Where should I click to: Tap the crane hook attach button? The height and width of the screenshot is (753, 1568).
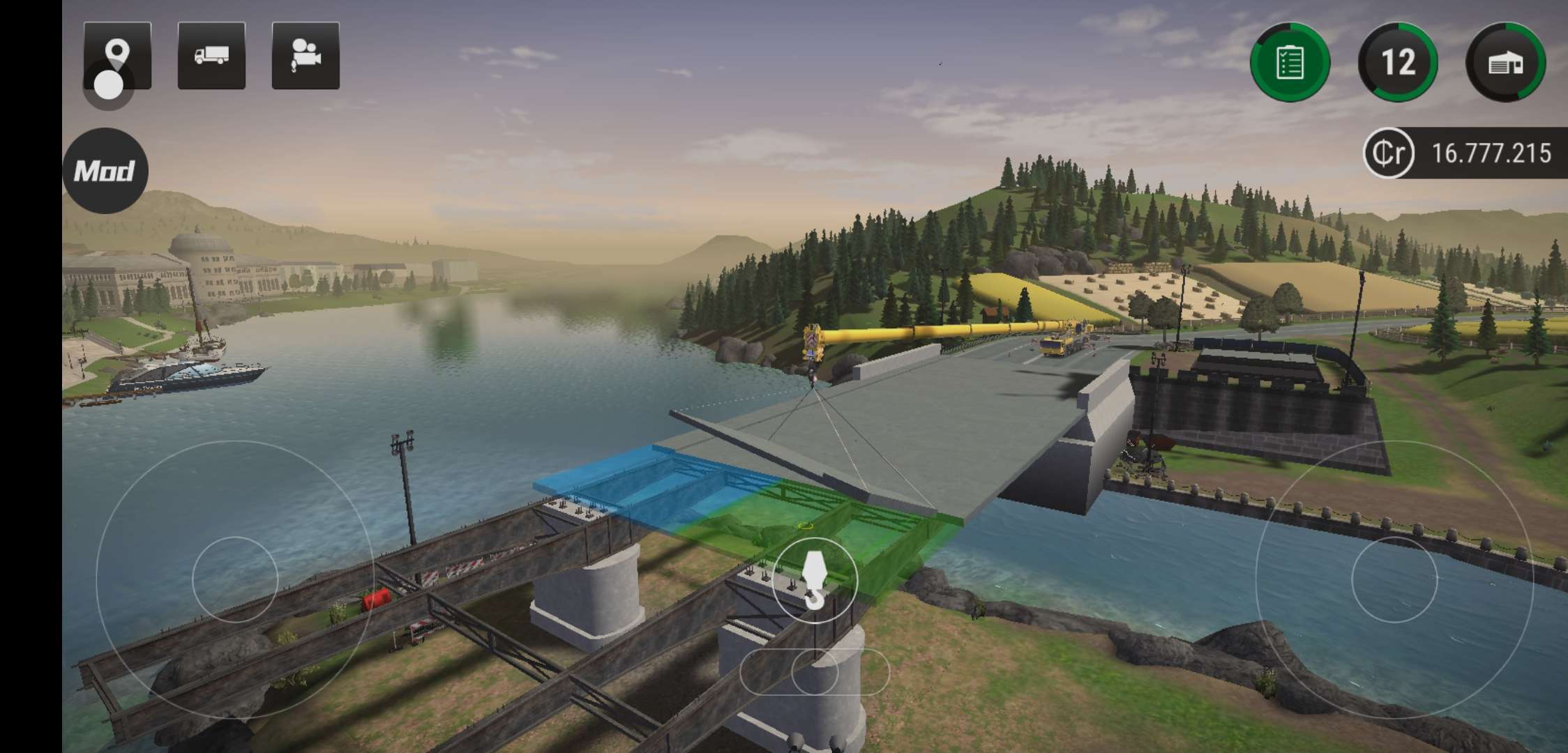click(x=814, y=580)
